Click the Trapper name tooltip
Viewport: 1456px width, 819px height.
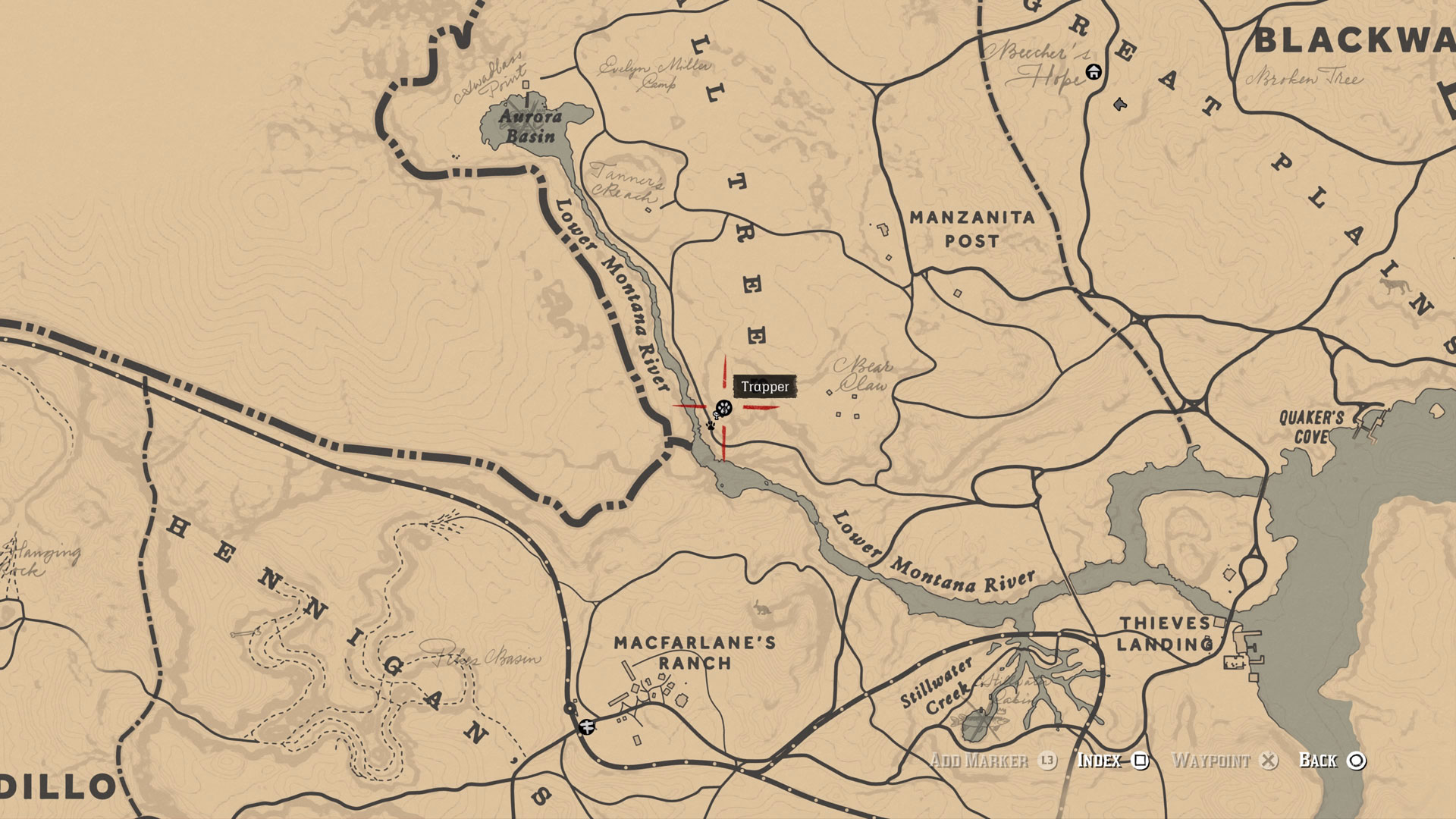click(x=765, y=386)
